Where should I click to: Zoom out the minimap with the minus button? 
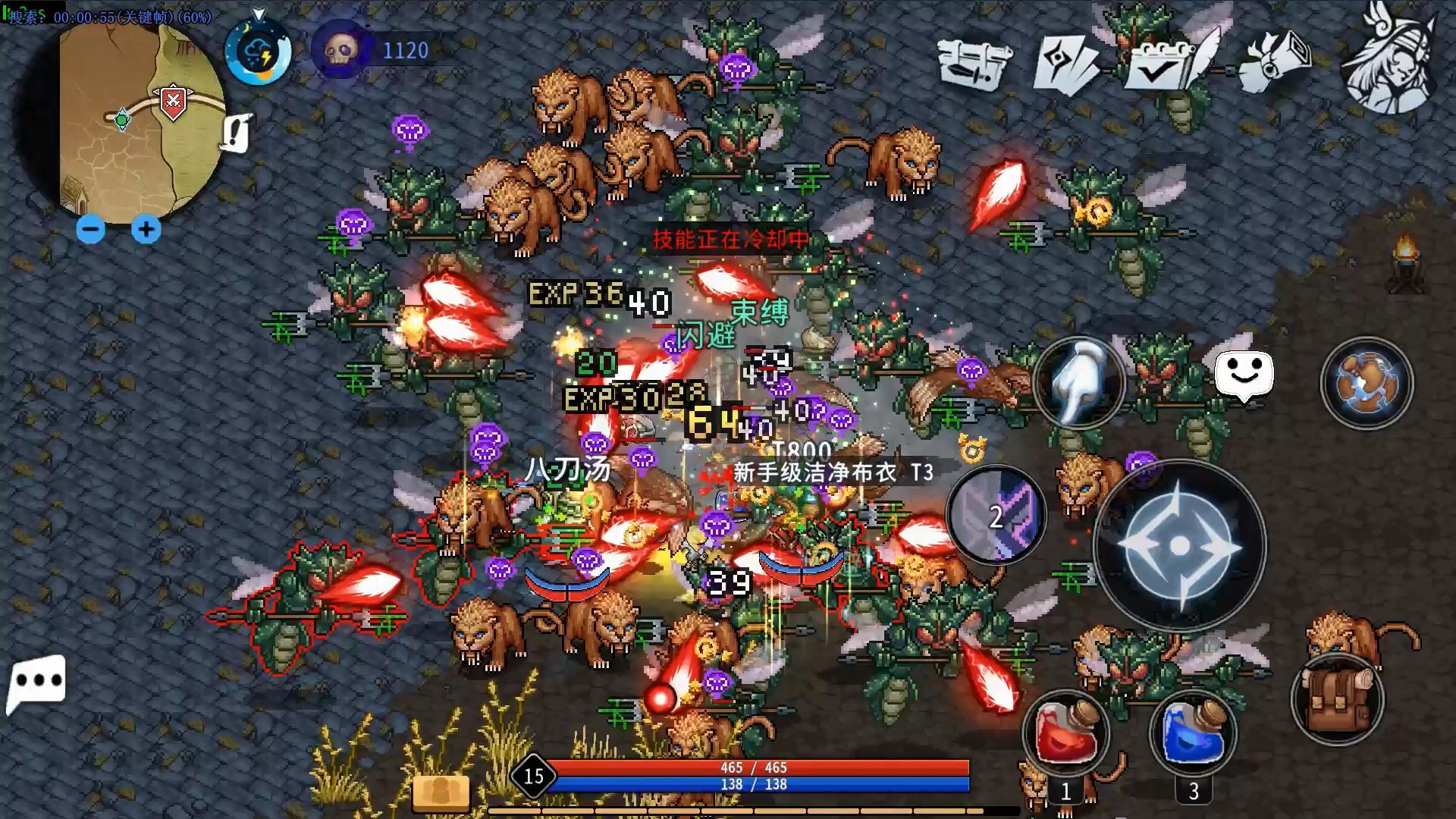pyautogui.click(x=90, y=231)
